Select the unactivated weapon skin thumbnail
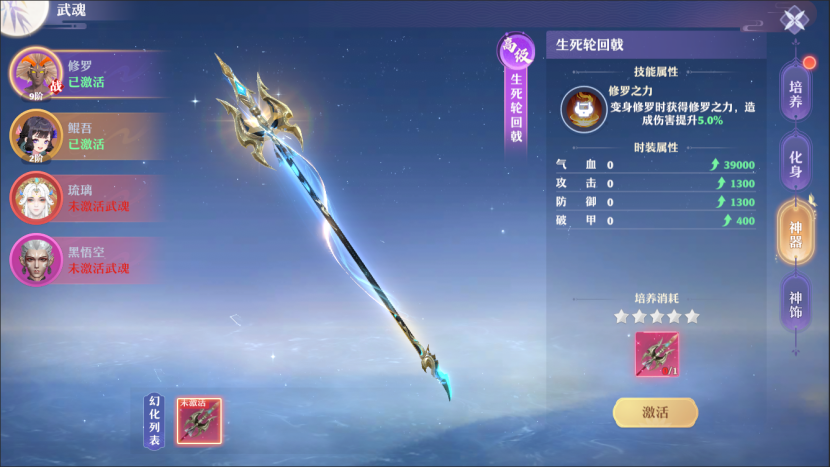 (198, 421)
